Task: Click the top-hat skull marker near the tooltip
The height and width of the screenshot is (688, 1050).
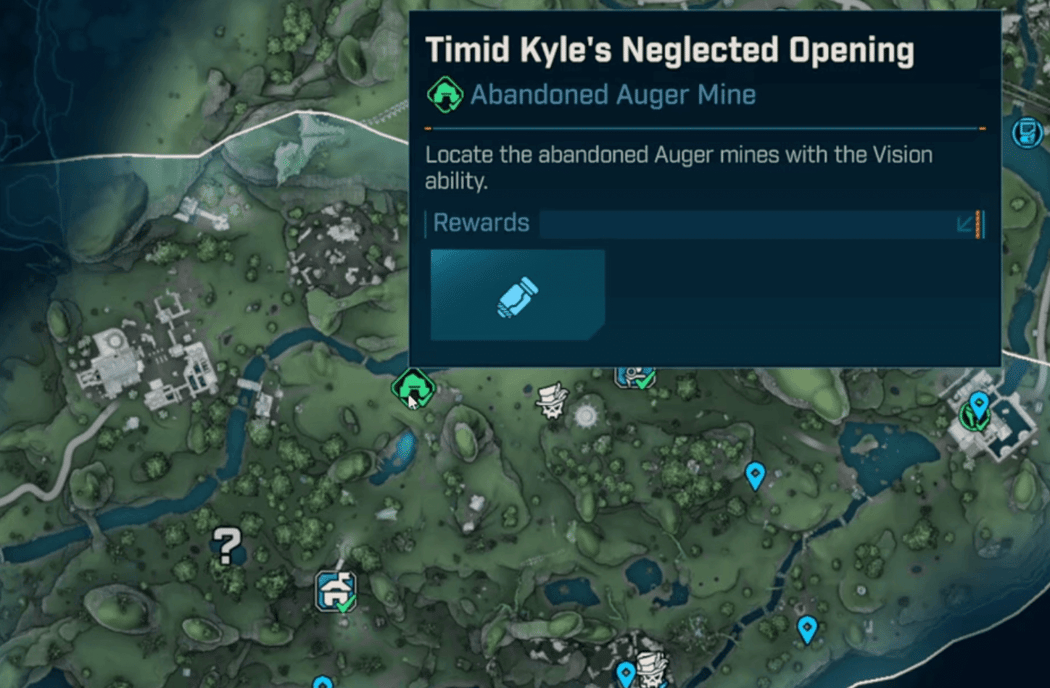Action: click(551, 401)
